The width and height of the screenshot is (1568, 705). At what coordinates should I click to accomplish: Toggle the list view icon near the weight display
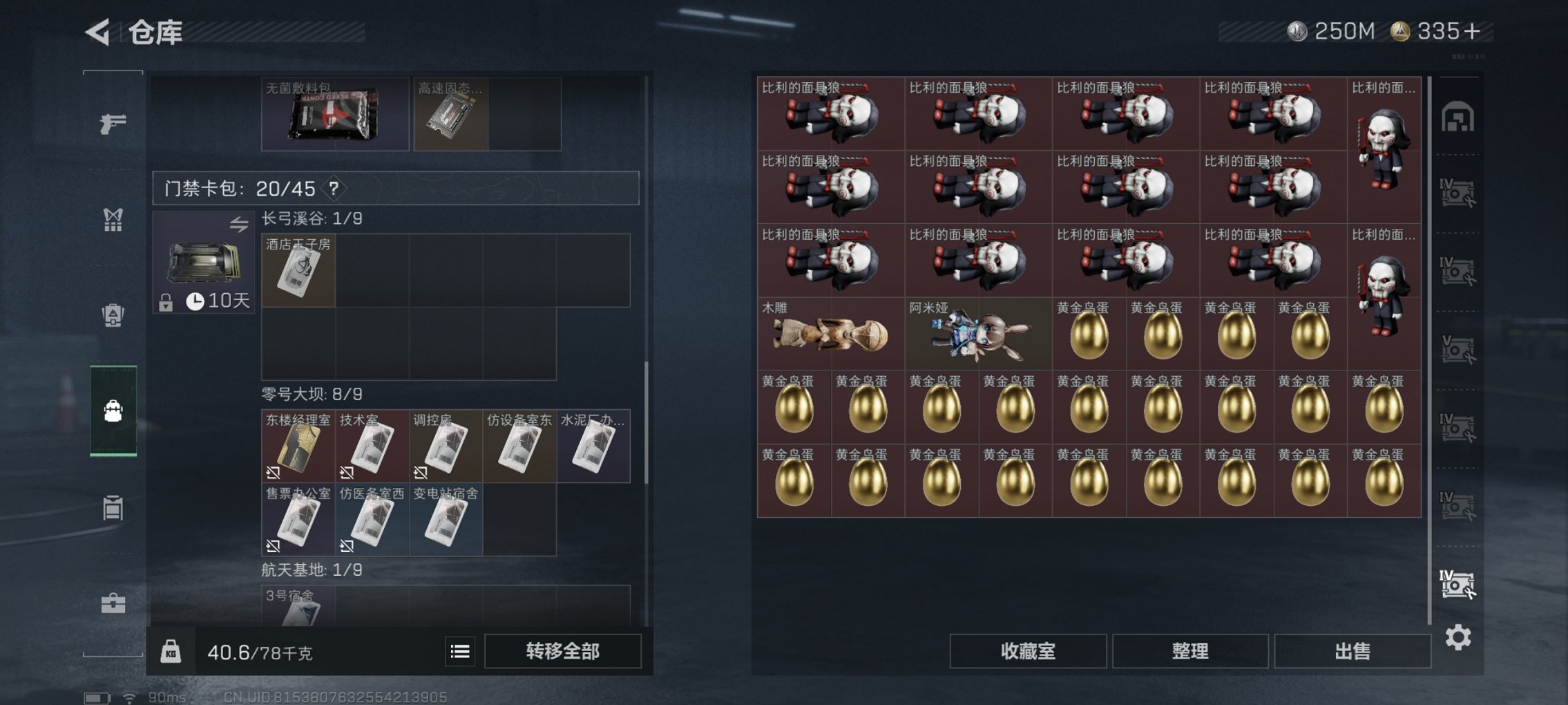click(460, 652)
